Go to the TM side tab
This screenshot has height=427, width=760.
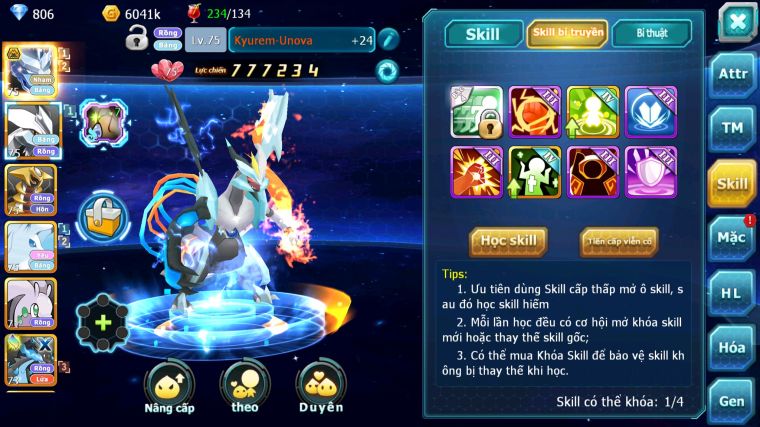pyautogui.click(x=732, y=128)
